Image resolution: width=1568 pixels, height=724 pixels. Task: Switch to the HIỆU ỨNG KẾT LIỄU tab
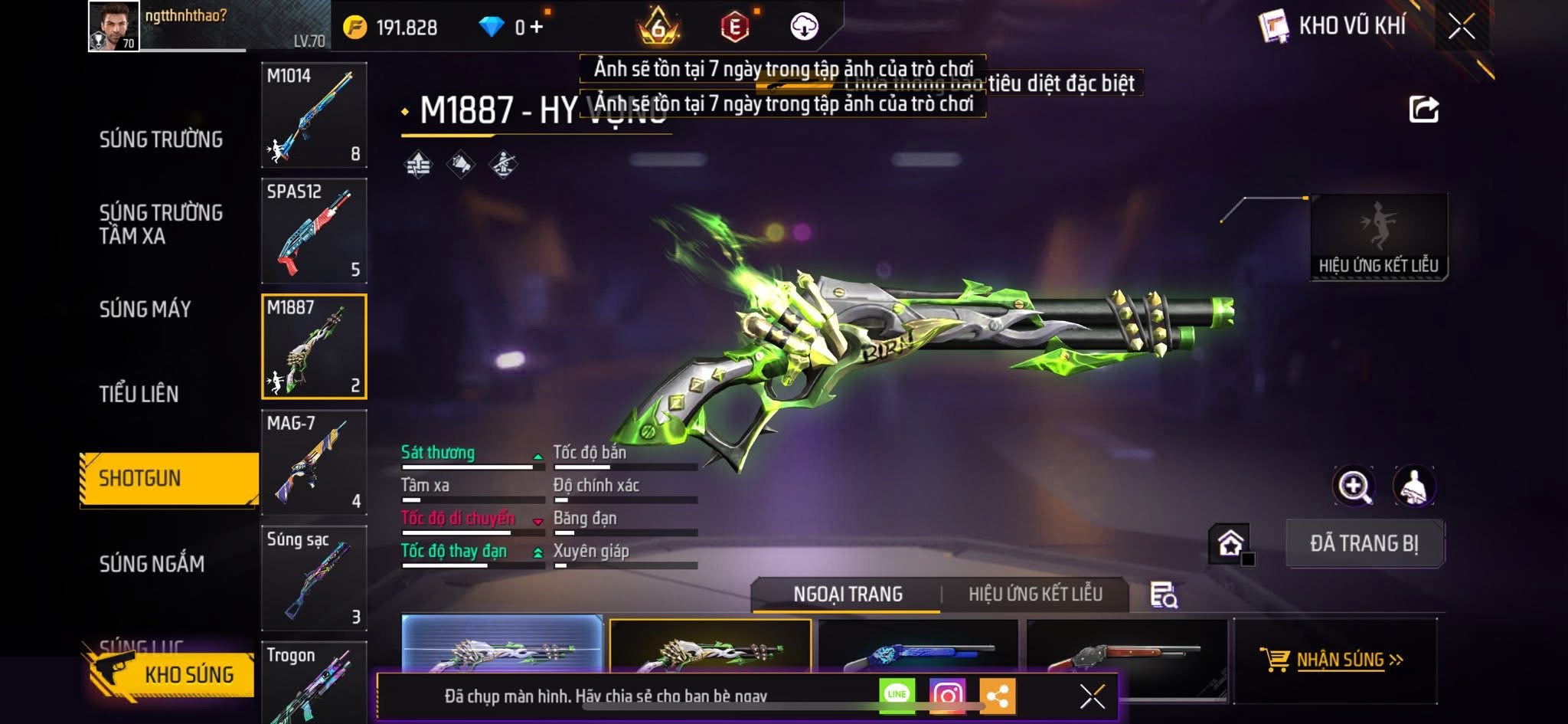tap(1035, 595)
